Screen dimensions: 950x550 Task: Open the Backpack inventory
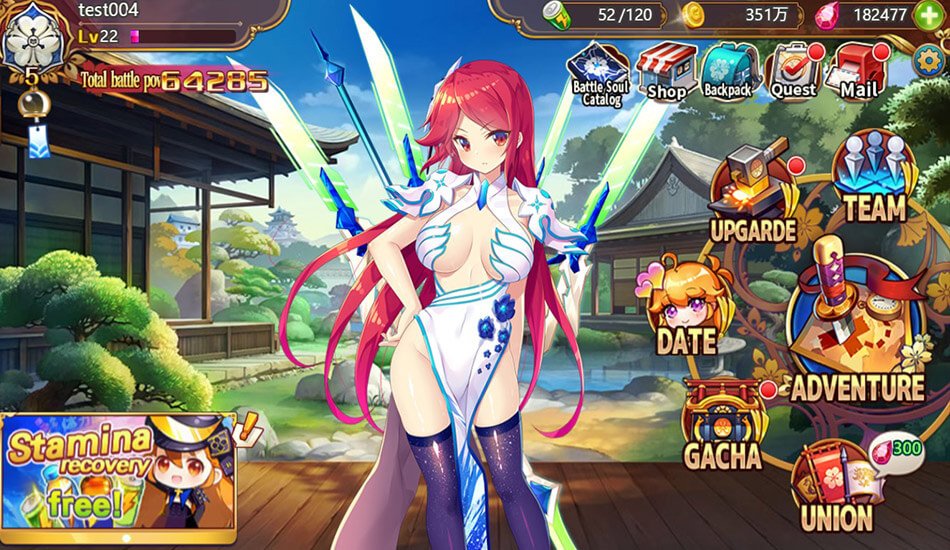point(731,72)
